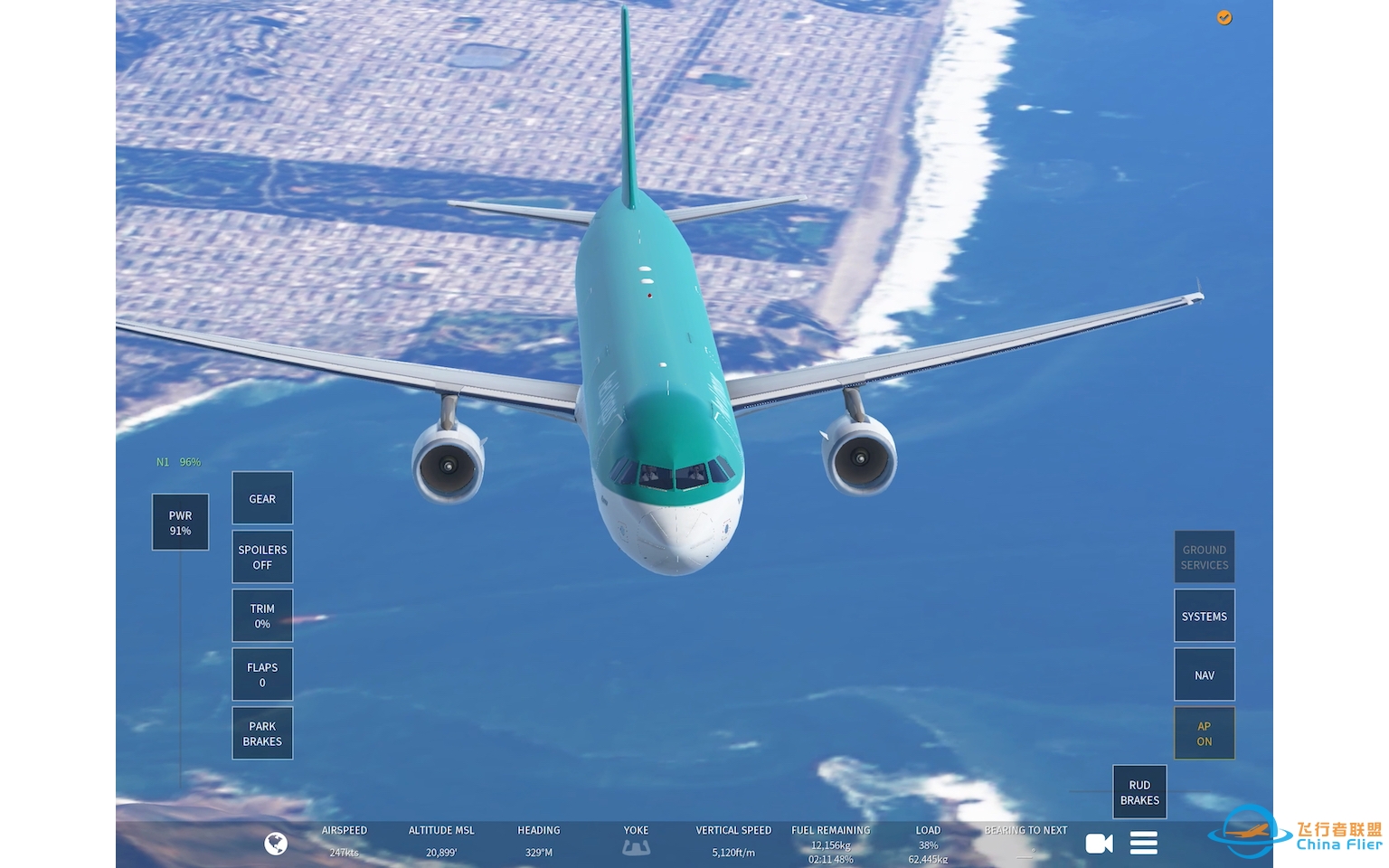Open the globe map icon
This screenshot has height=868, width=1389.
point(276,844)
